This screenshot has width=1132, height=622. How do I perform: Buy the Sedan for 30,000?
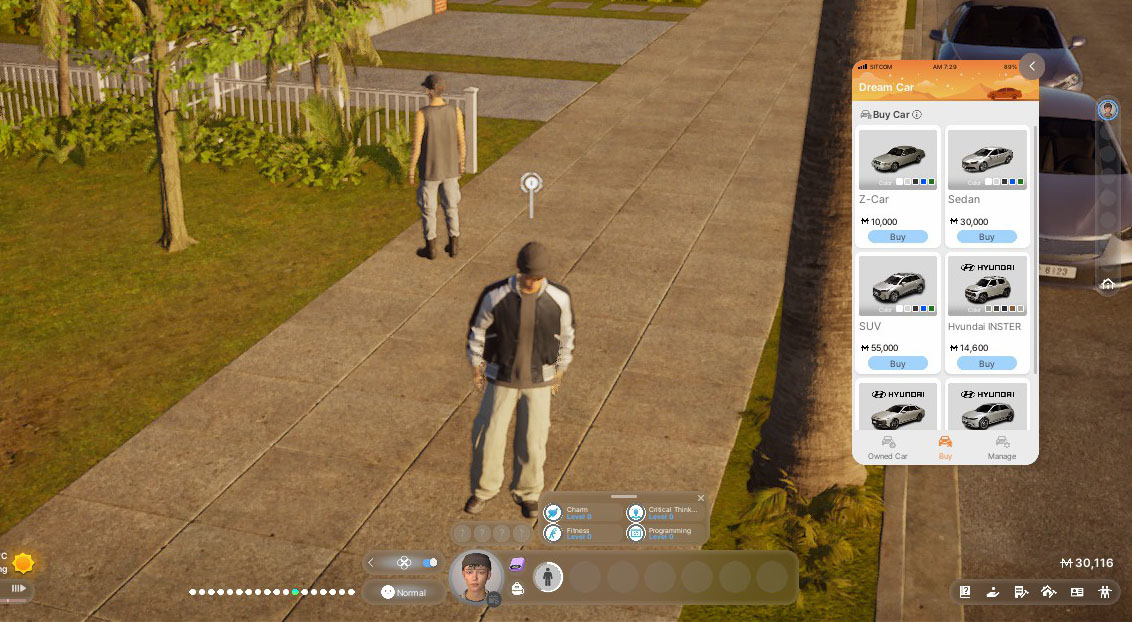[986, 237]
